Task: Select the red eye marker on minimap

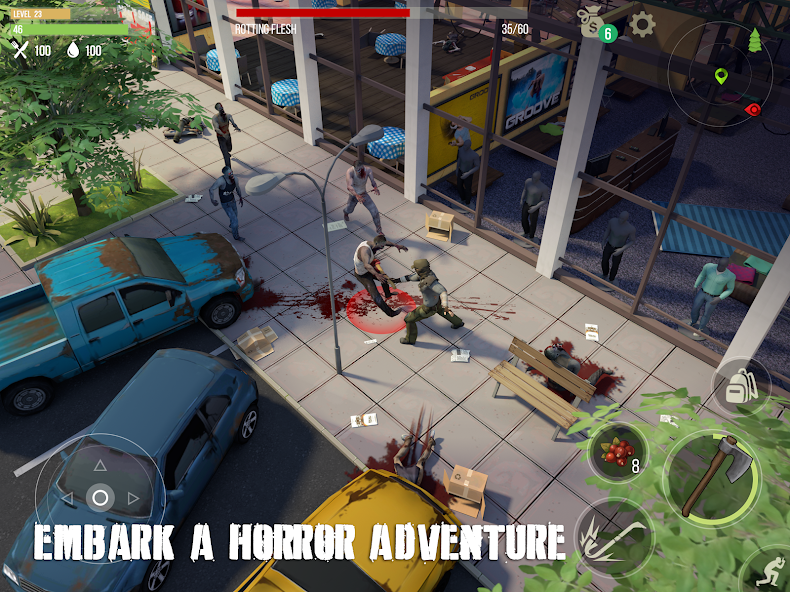Action: [753, 109]
